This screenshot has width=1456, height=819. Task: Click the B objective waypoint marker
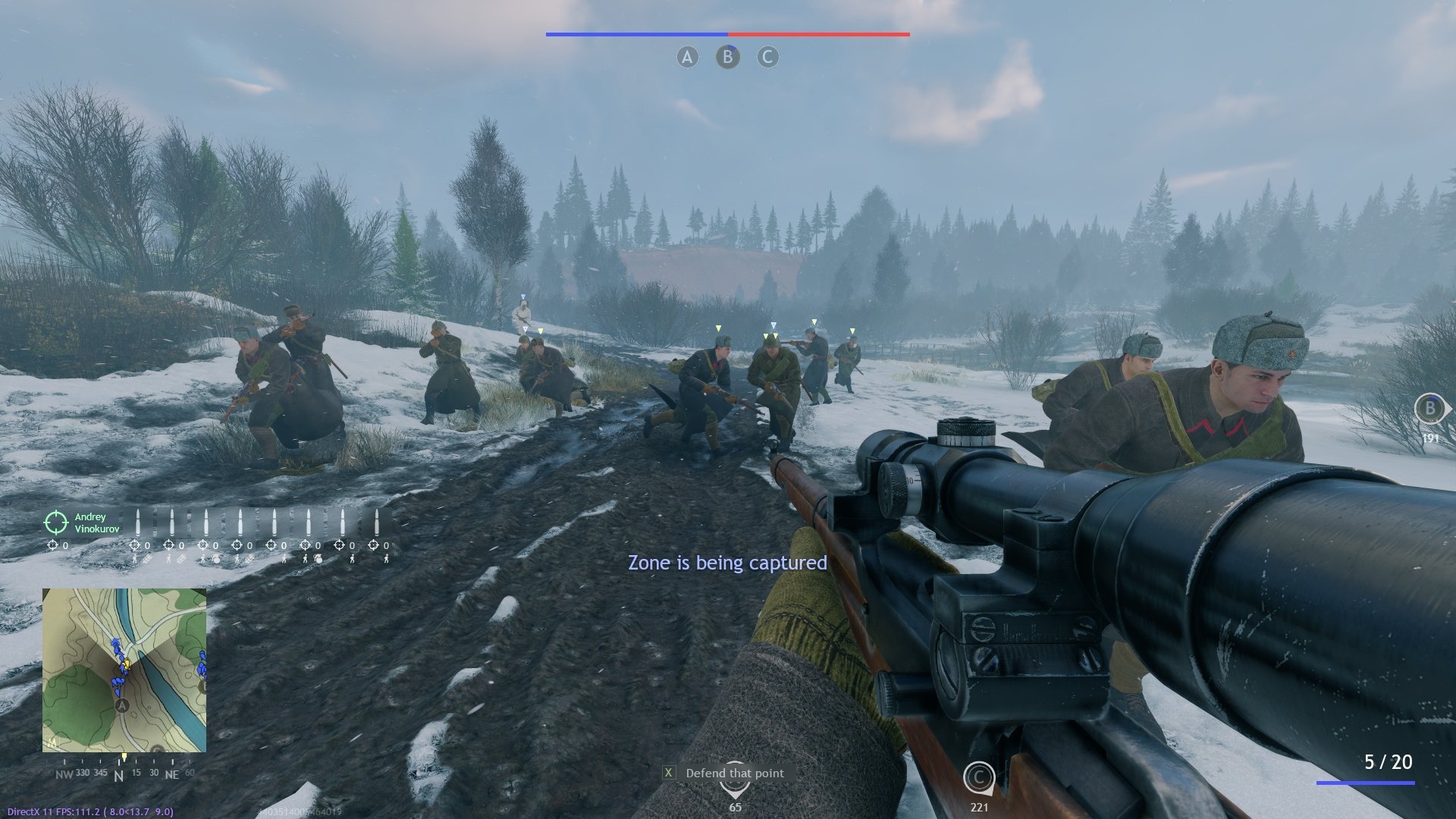[1429, 409]
